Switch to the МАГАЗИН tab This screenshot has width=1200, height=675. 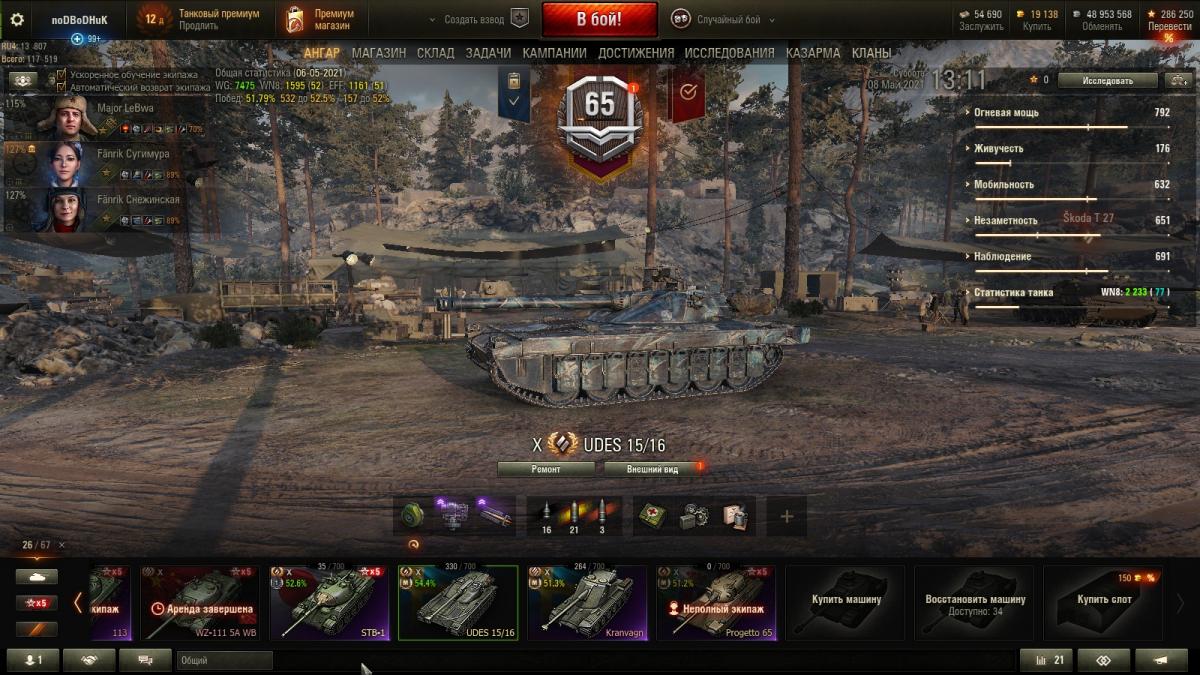click(x=378, y=53)
